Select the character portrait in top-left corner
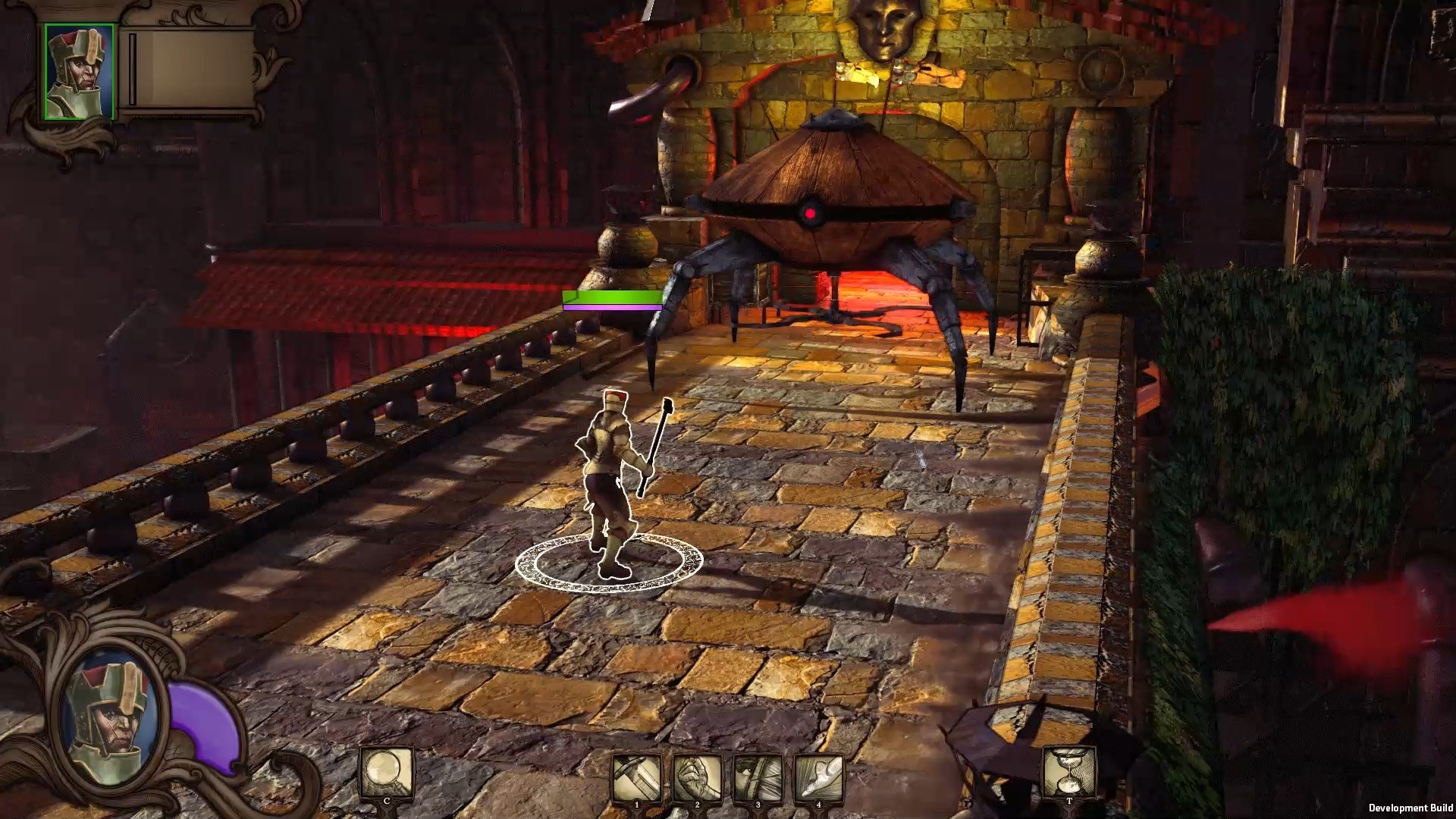The width and height of the screenshot is (1456, 819). (x=78, y=70)
